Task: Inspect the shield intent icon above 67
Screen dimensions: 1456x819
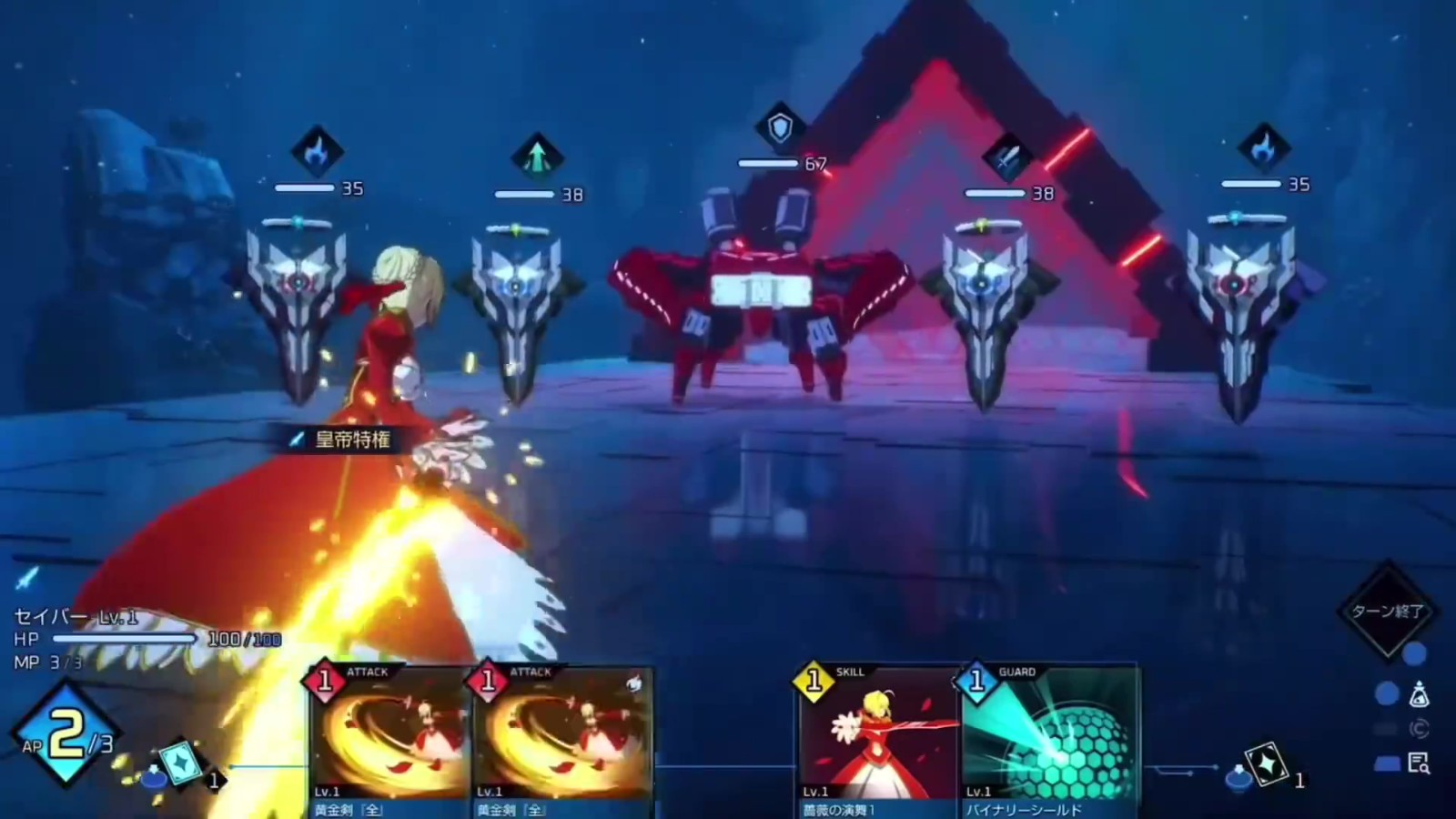Action: coord(780,127)
